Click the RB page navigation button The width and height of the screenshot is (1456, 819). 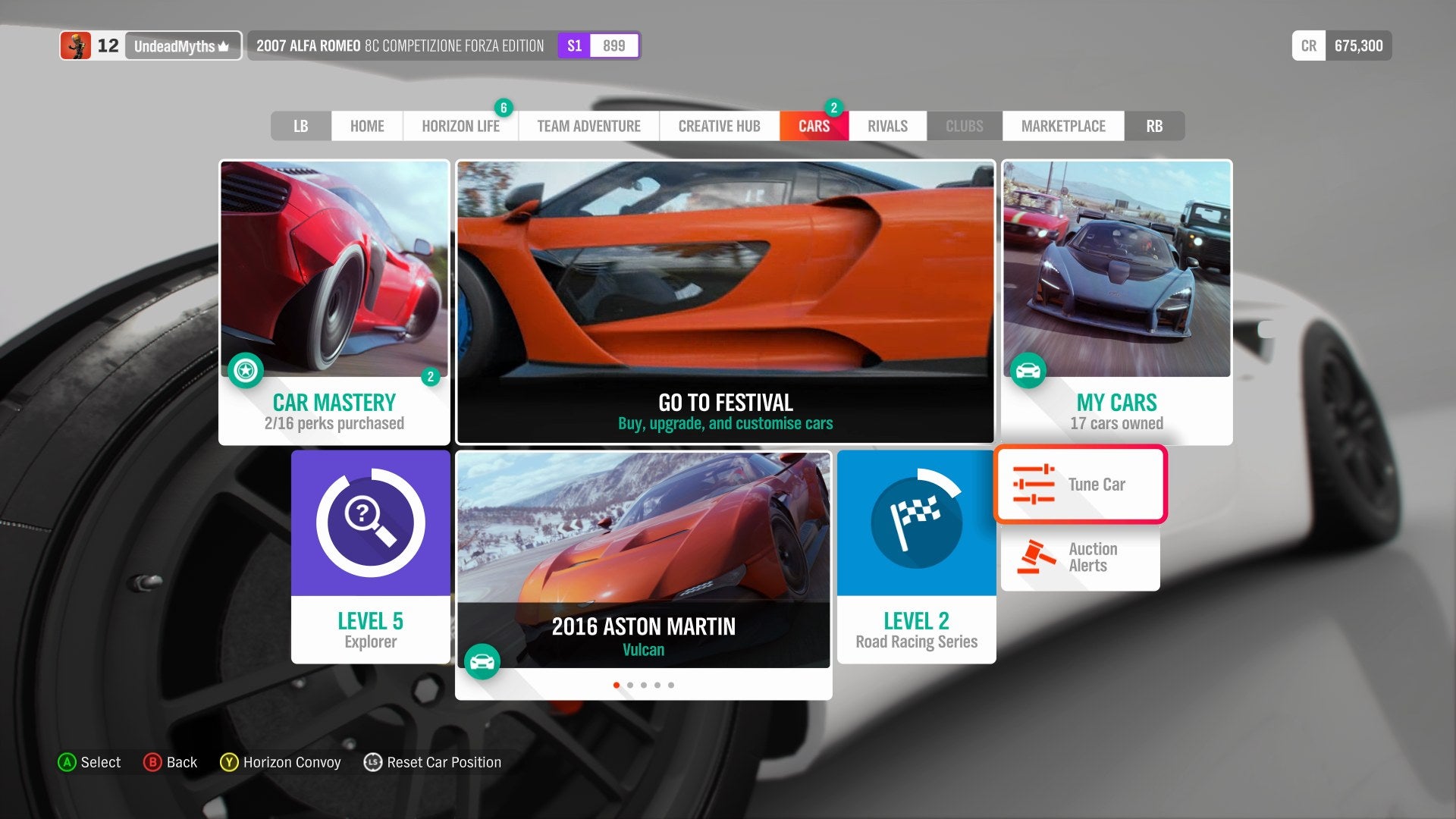(x=1154, y=126)
